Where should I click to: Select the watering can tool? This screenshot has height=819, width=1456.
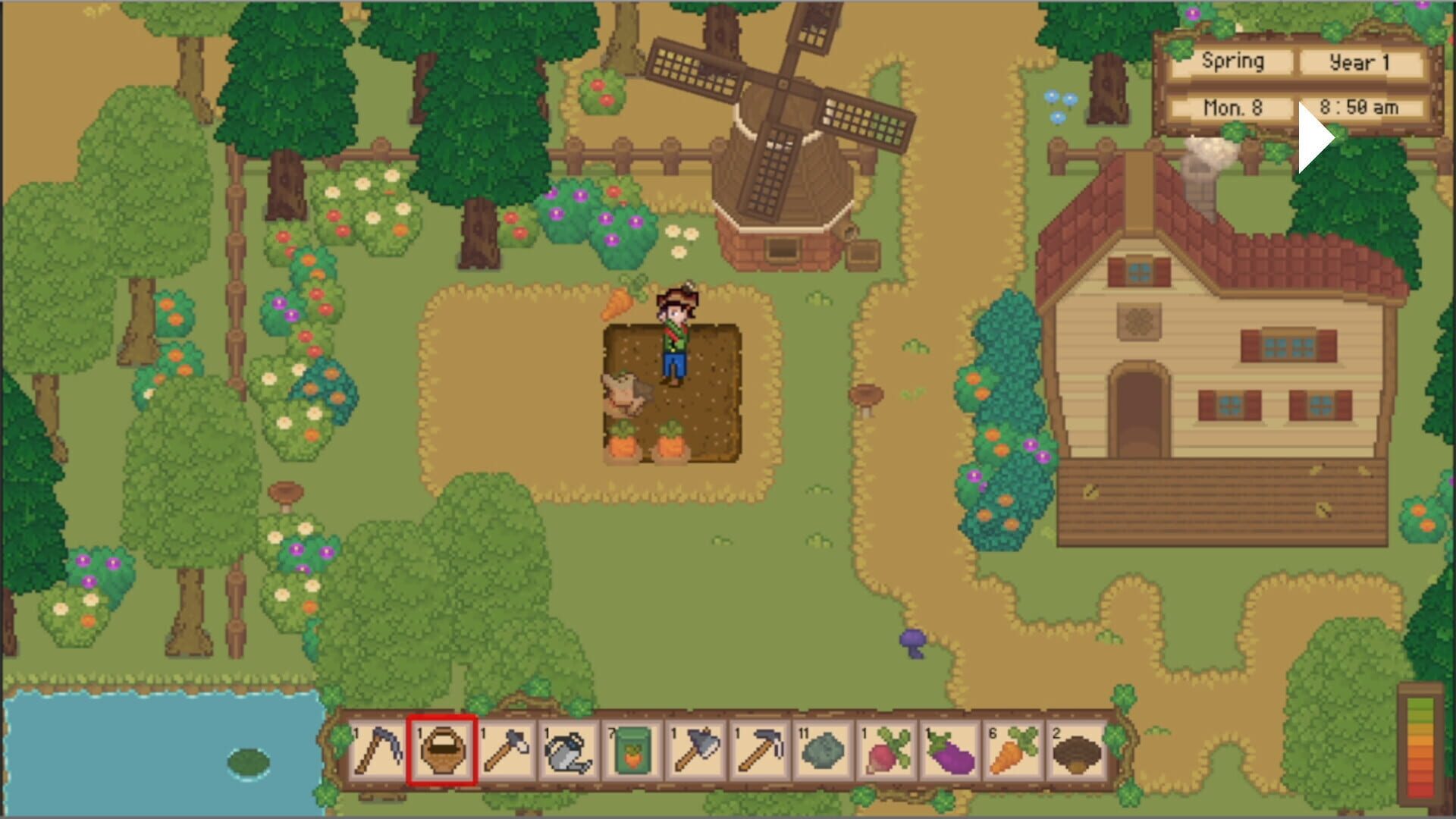569,751
